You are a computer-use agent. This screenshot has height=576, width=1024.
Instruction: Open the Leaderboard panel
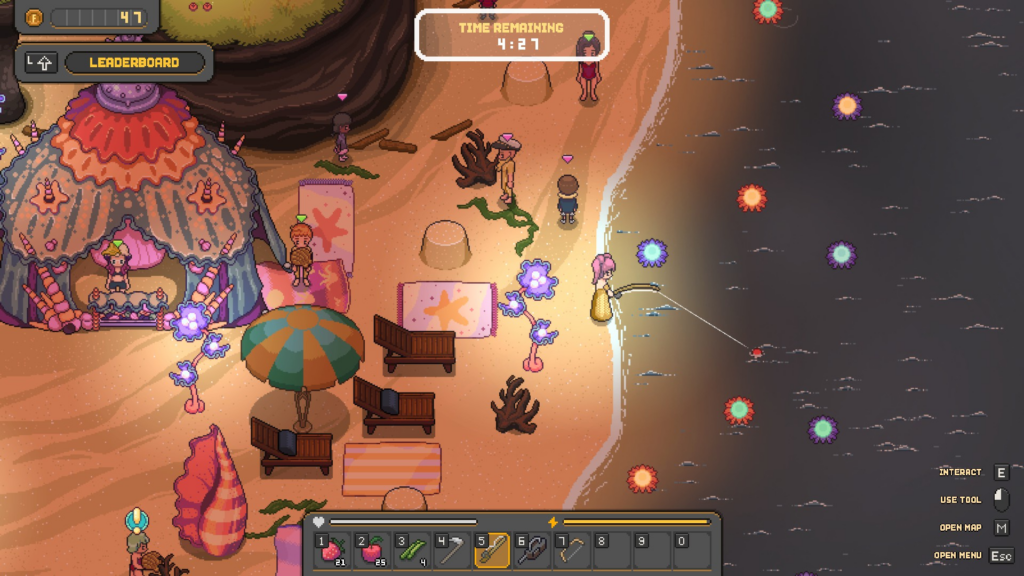pos(134,62)
